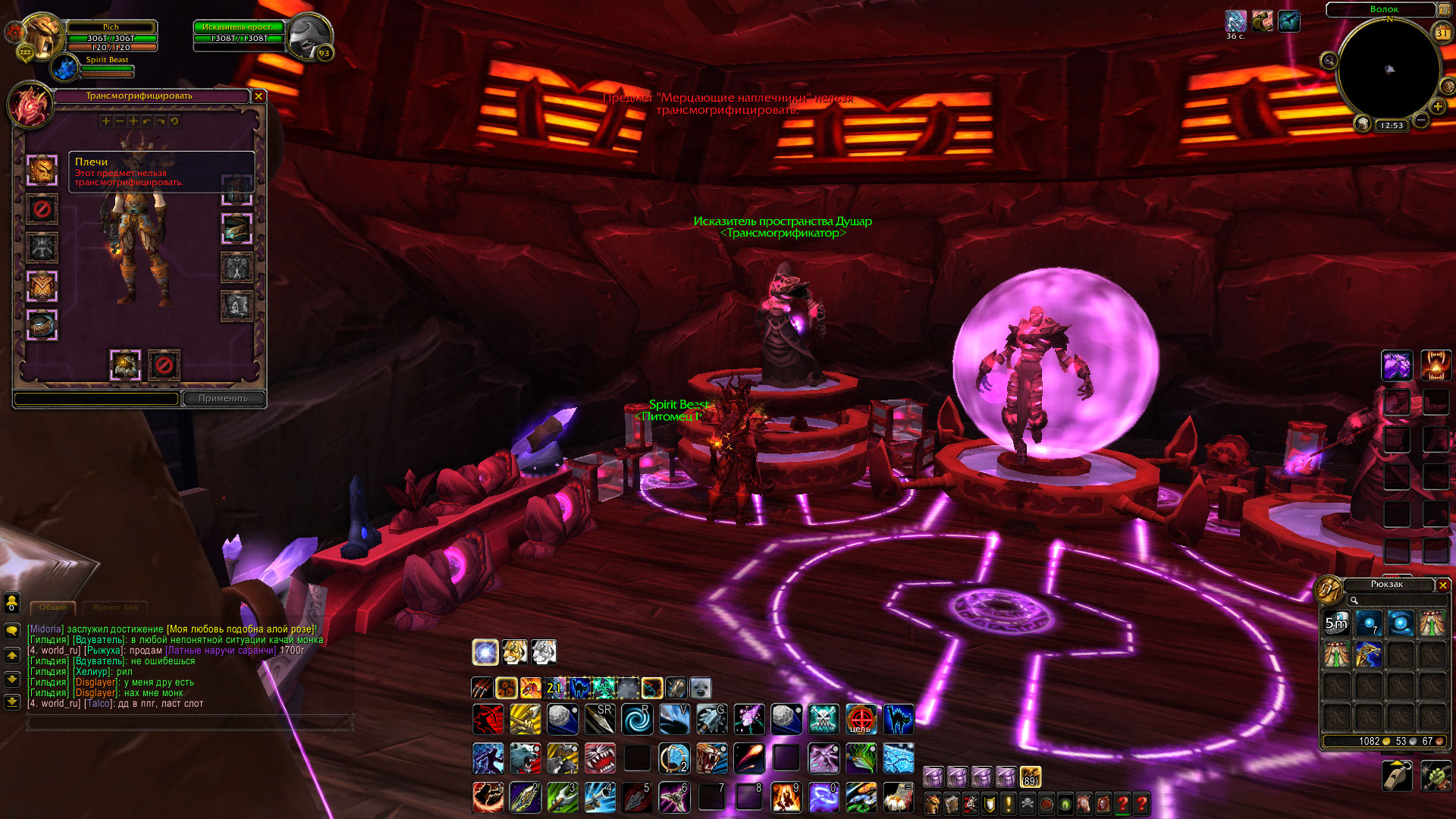The image size is (1456, 819).
Task: Click the Применить apply button
Action: point(223,398)
